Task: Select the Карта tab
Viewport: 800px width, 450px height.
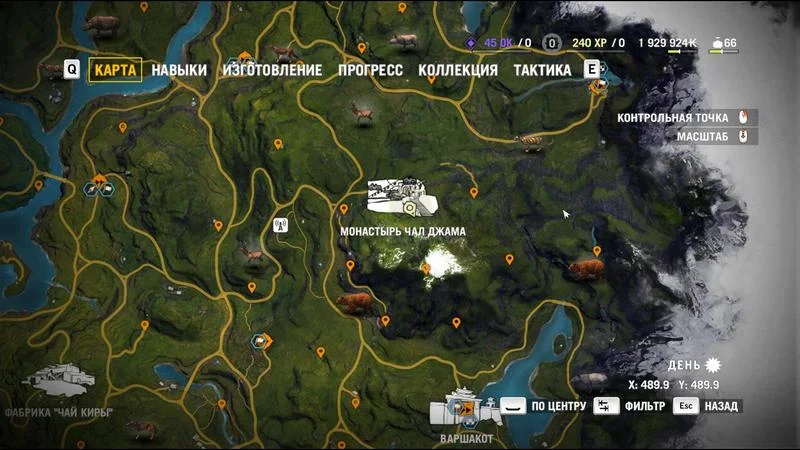Action: tap(115, 70)
